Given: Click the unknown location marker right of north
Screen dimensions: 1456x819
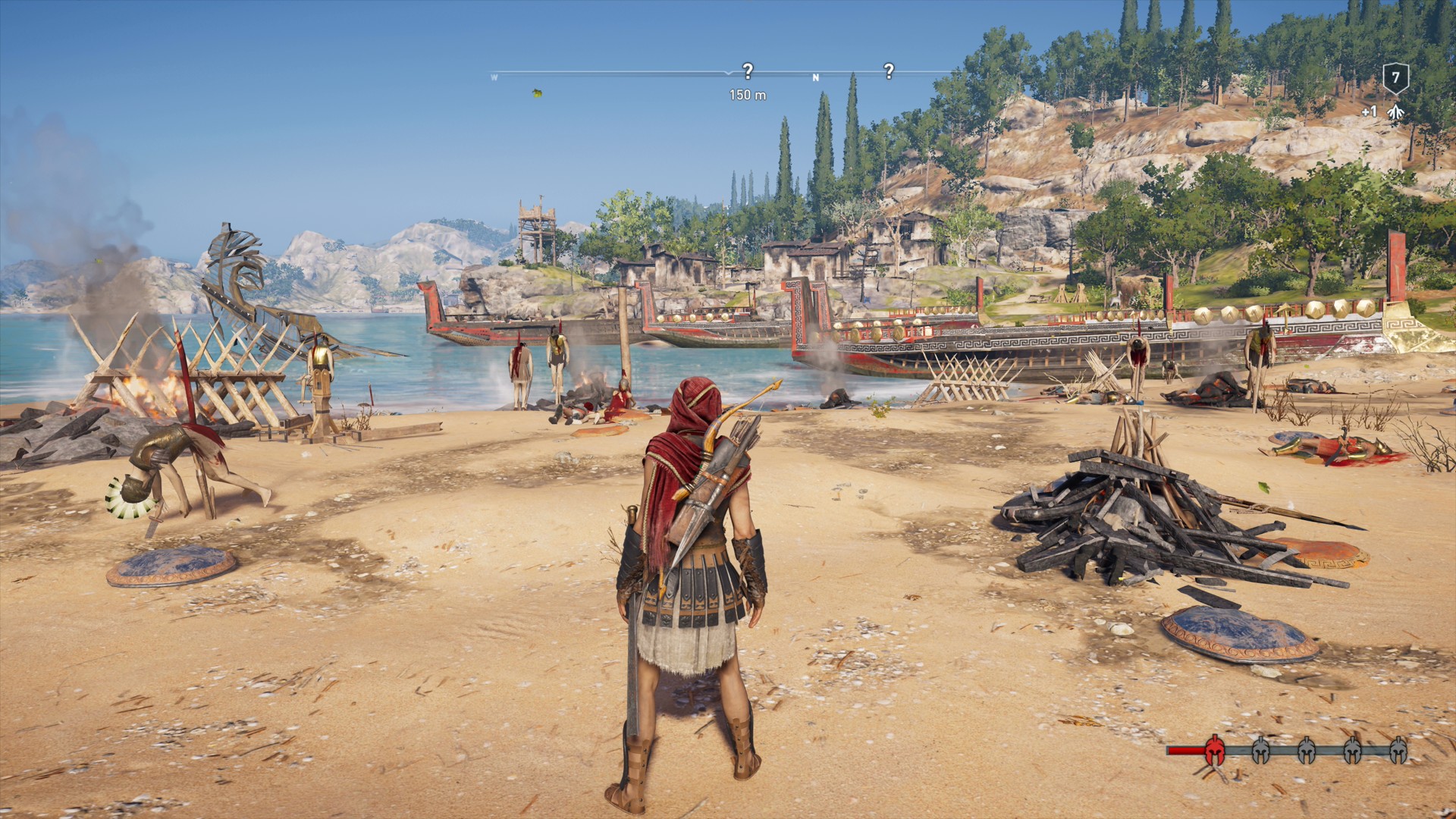Looking at the screenshot, I should coord(889,71).
